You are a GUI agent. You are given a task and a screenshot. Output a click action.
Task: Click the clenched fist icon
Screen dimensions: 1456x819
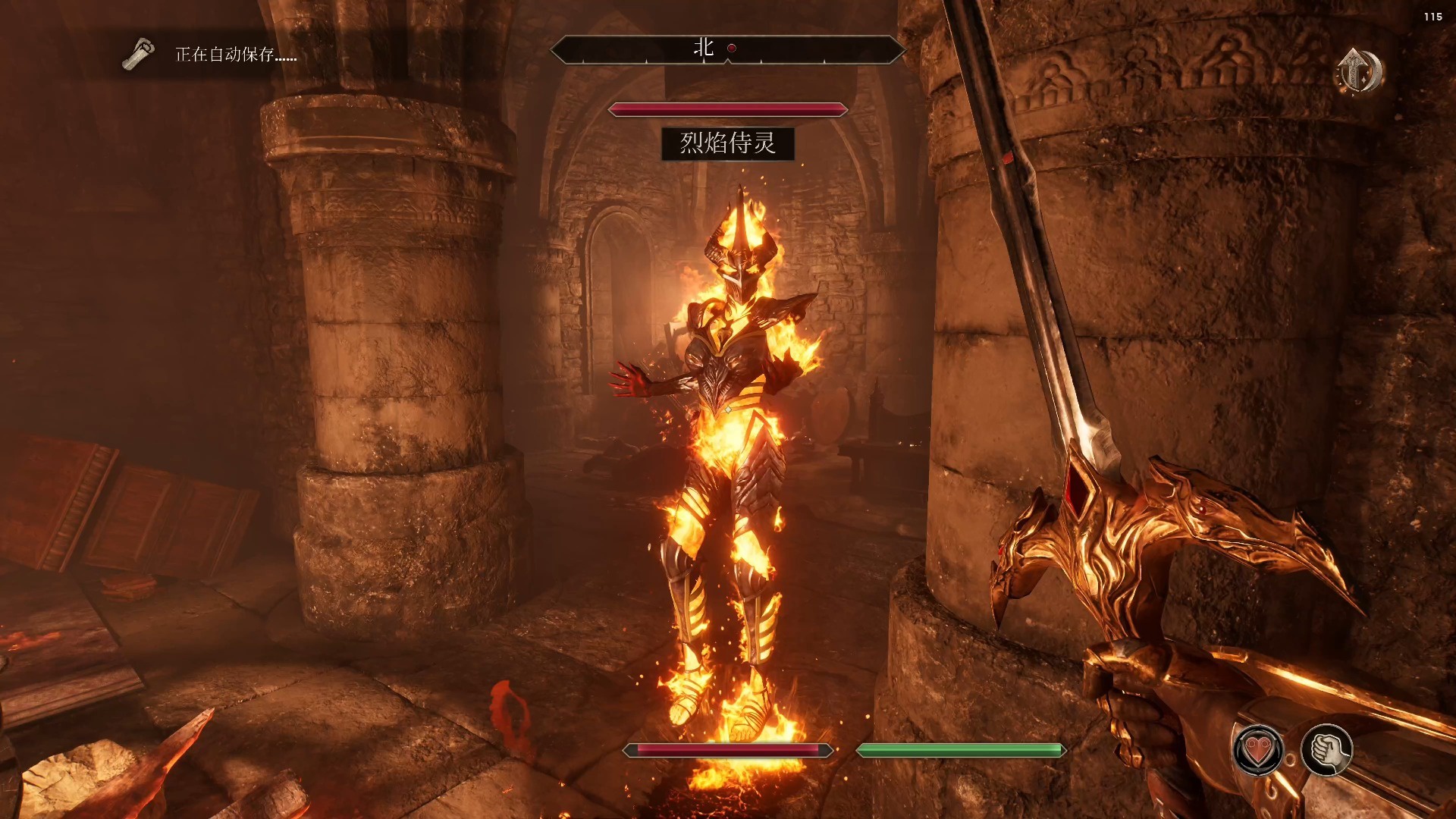click(1326, 750)
